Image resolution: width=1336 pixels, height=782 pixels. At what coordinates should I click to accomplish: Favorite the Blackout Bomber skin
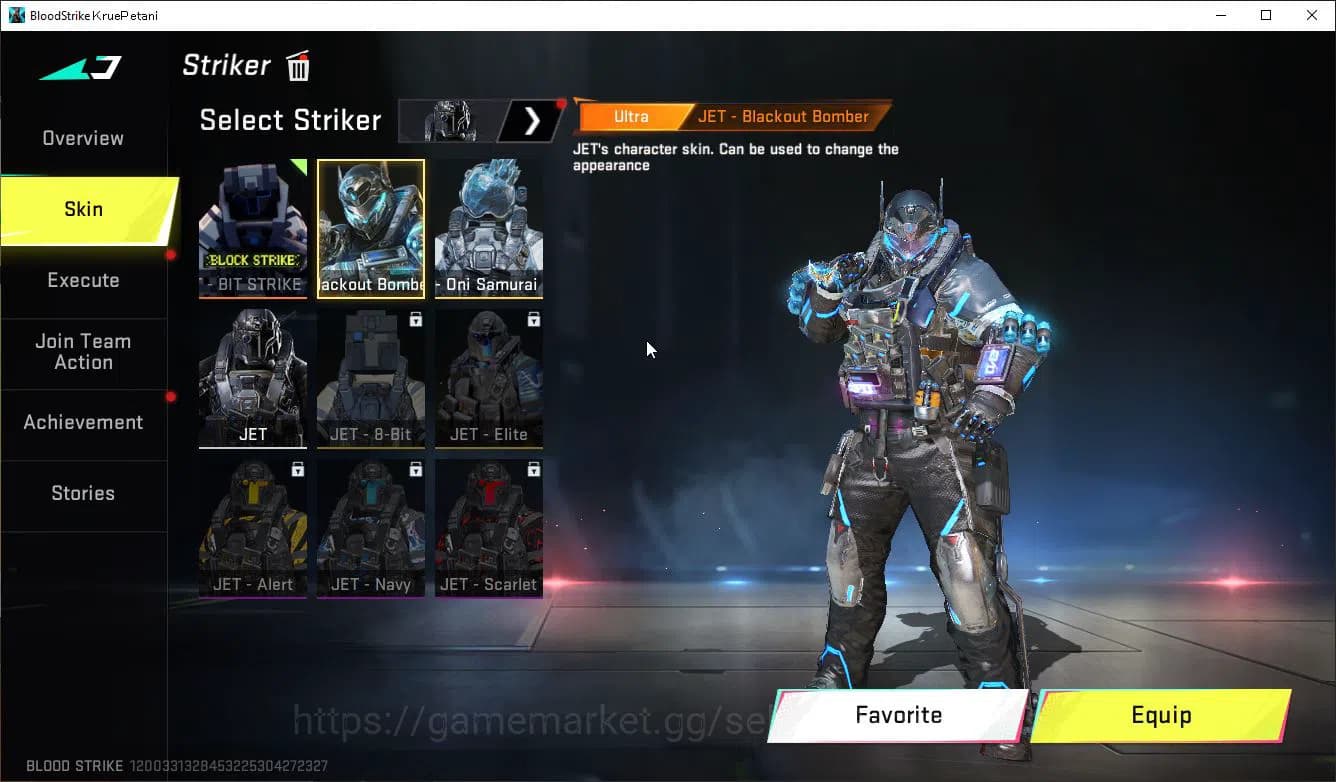(x=897, y=715)
